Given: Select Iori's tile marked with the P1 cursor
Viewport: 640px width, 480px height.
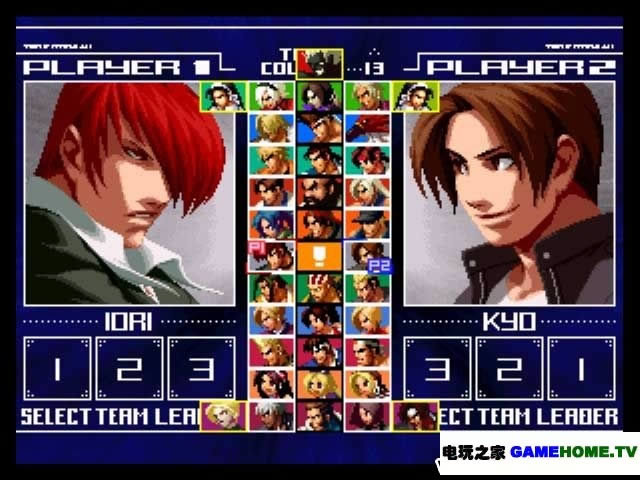Looking at the screenshot, I should click(x=272, y=256).
